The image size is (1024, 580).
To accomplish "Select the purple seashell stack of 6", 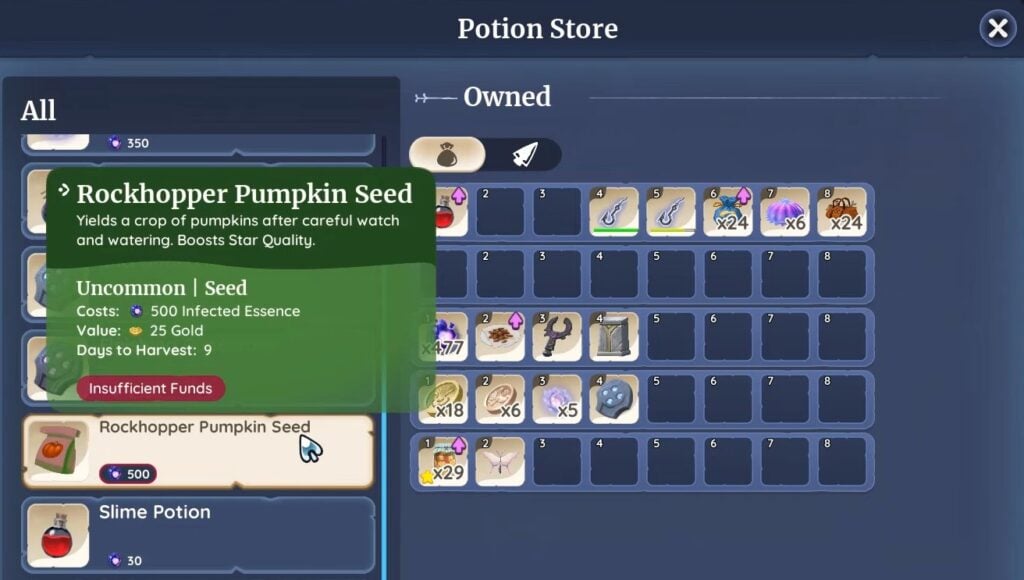I will tap(785, 212).
